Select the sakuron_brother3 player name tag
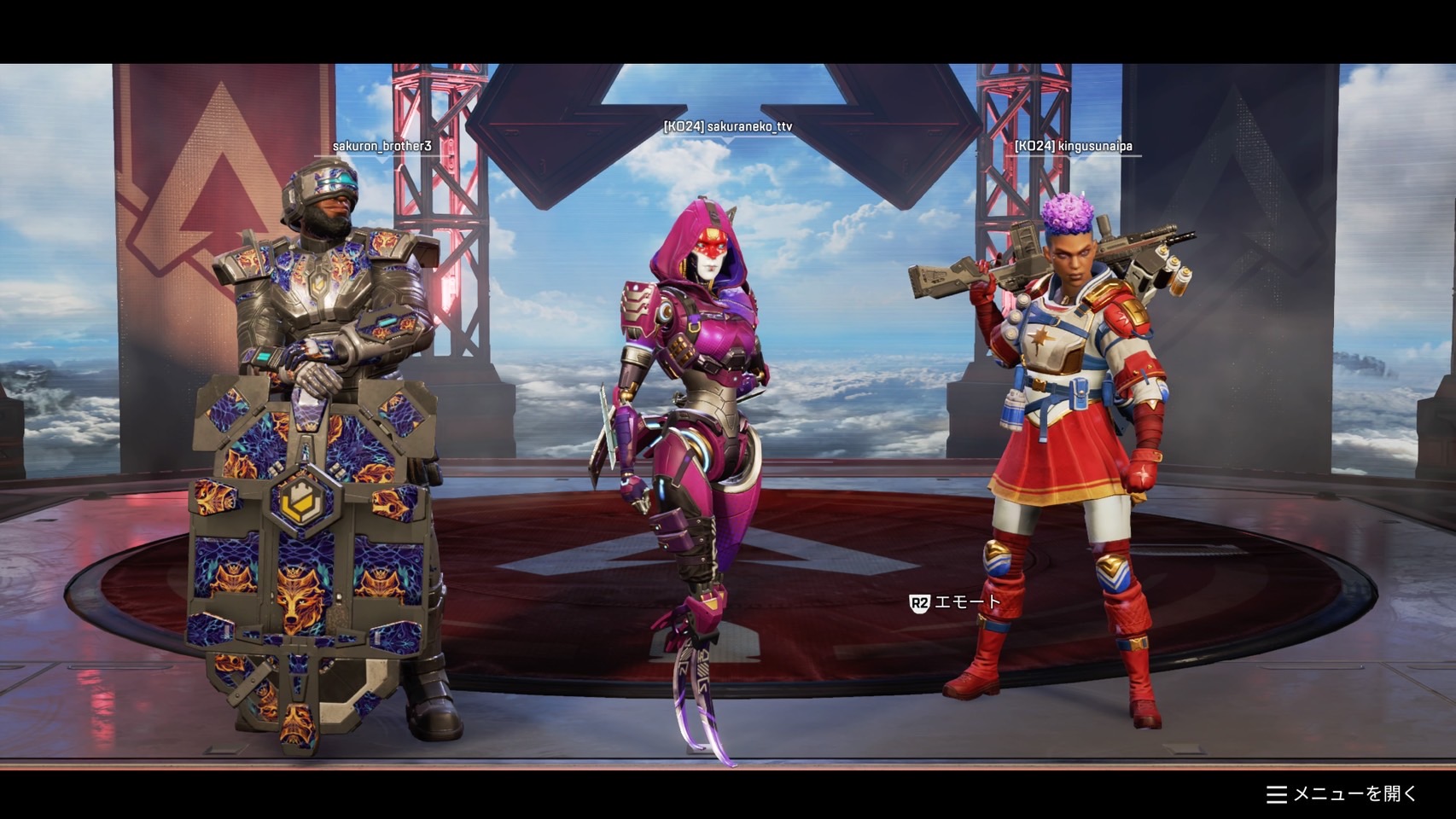Screen dimensions: 1456x819 [381, 146]
